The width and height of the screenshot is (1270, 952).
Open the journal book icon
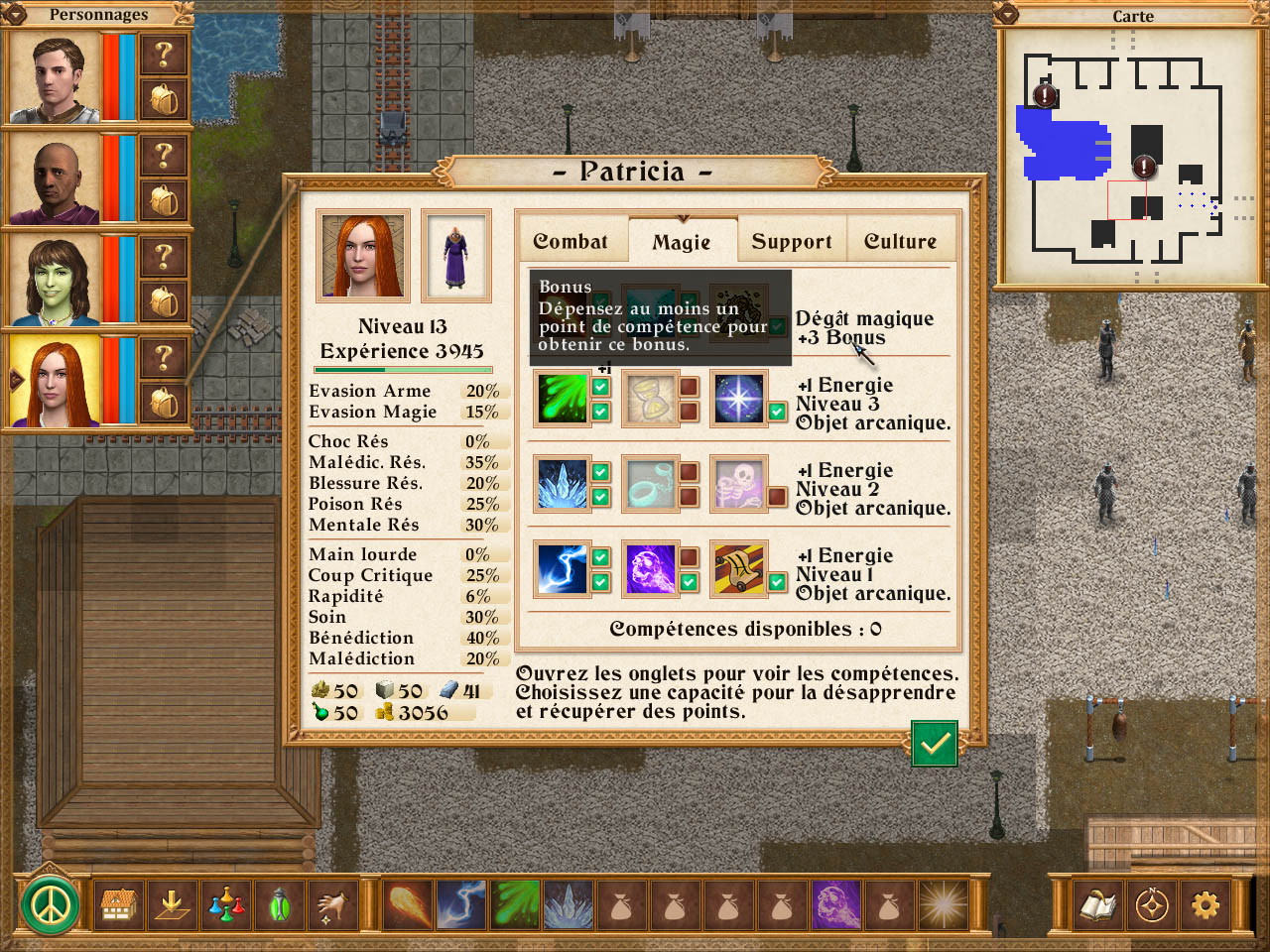pos(1097,904)
